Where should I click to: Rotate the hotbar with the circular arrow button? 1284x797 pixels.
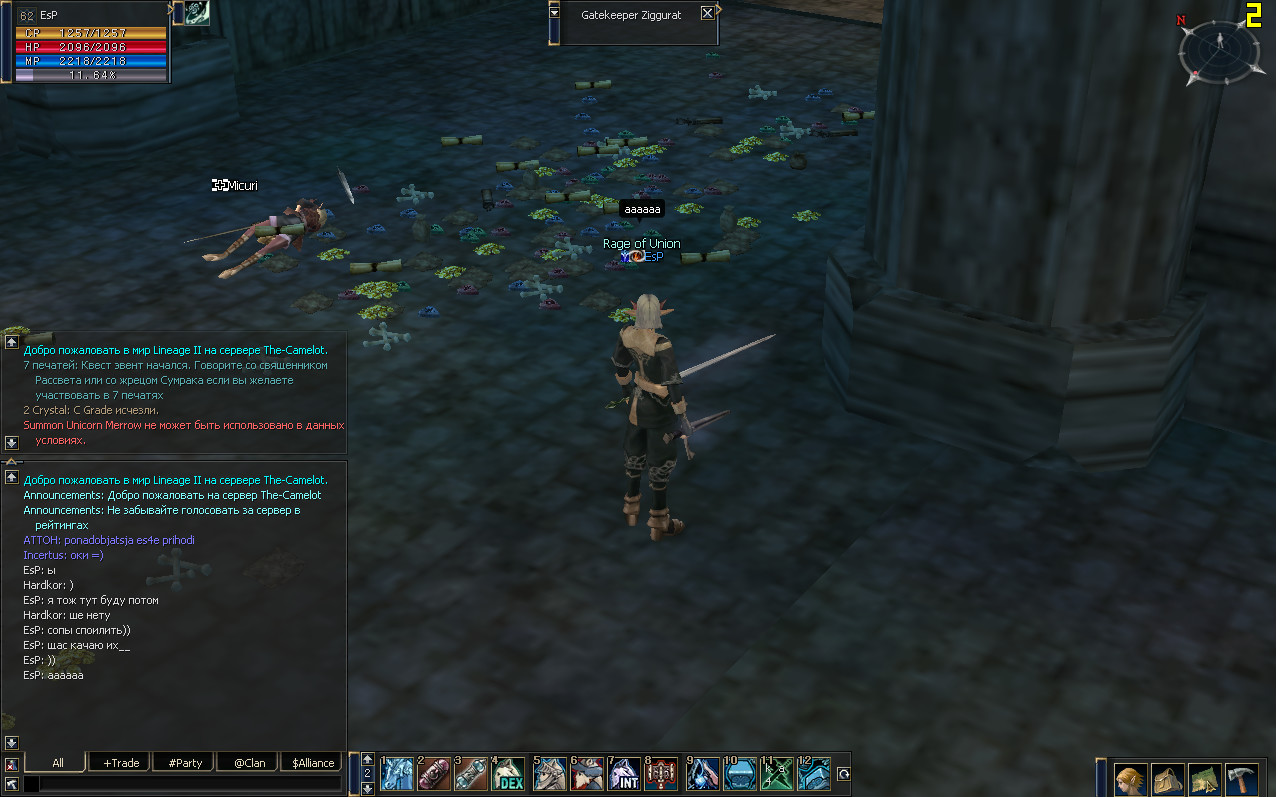[843, 774]
